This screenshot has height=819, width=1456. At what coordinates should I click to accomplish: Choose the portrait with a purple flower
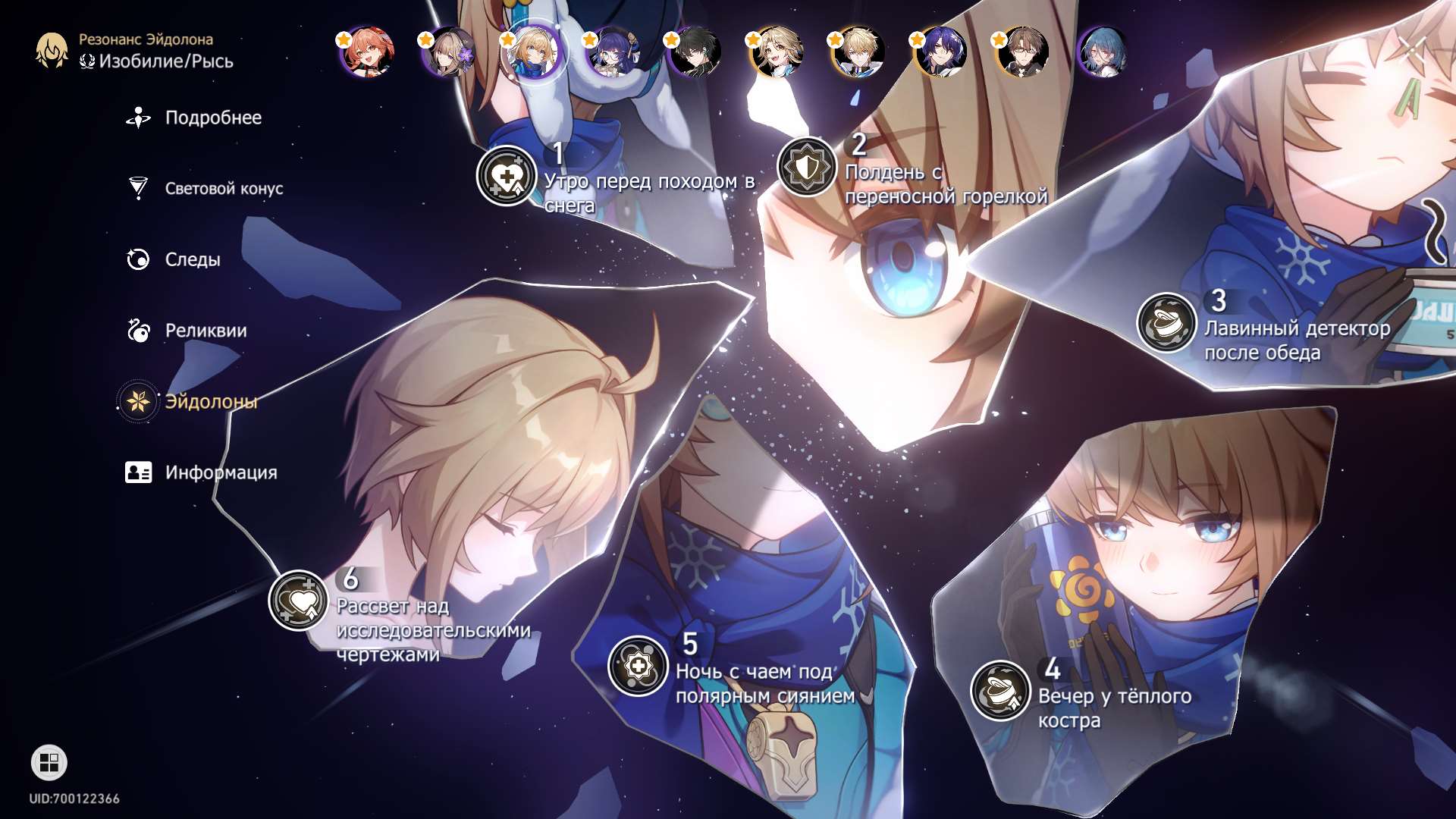449,52
